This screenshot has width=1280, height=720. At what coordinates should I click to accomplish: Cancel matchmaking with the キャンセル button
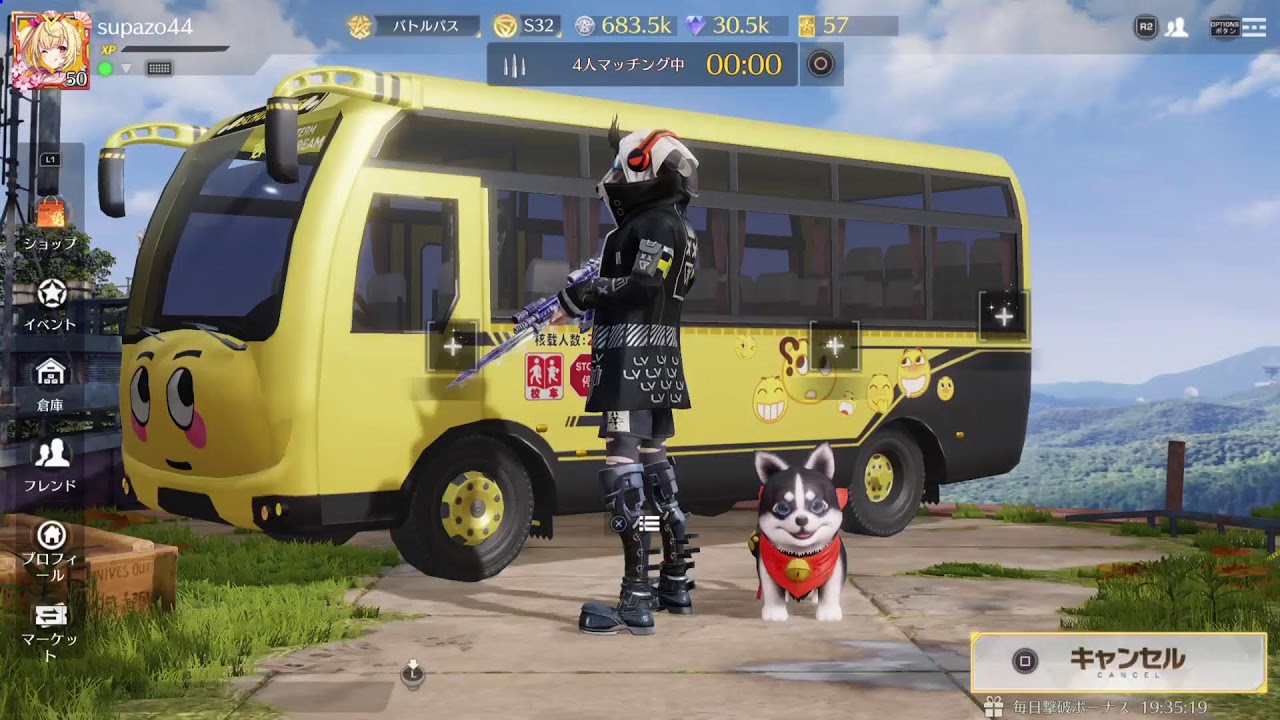tap(1118, 661)
